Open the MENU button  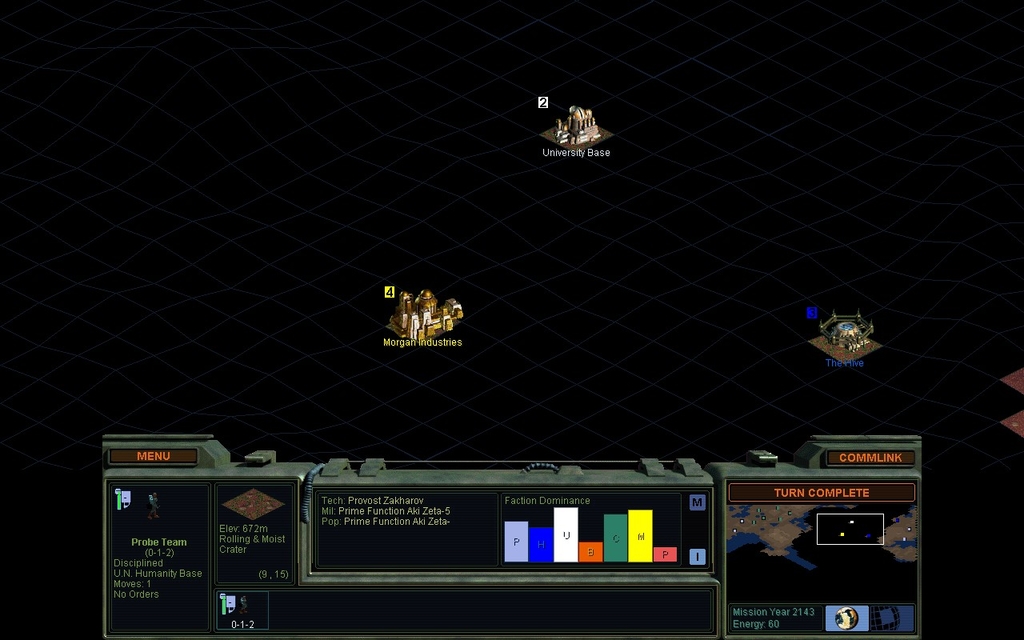153,456
